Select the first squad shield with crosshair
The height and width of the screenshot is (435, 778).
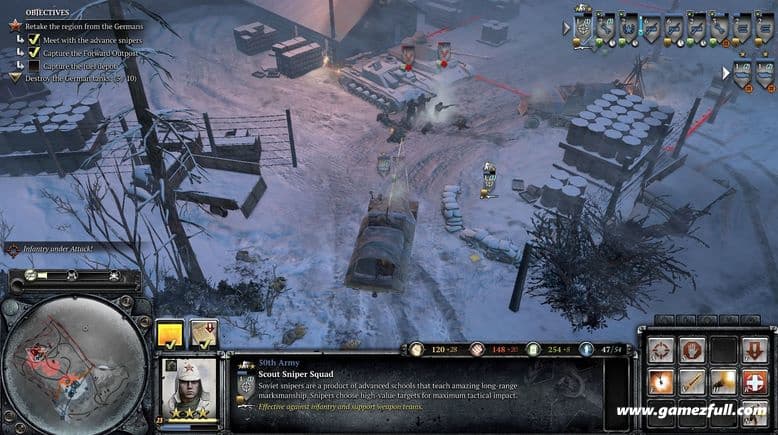584,28
